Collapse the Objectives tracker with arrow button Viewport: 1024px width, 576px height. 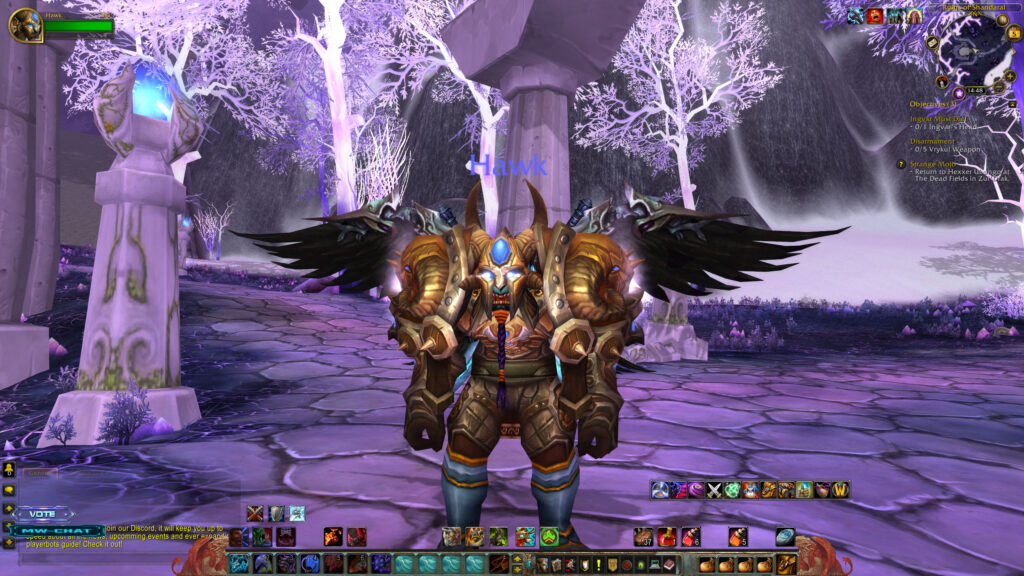(x=1012, y=104)
